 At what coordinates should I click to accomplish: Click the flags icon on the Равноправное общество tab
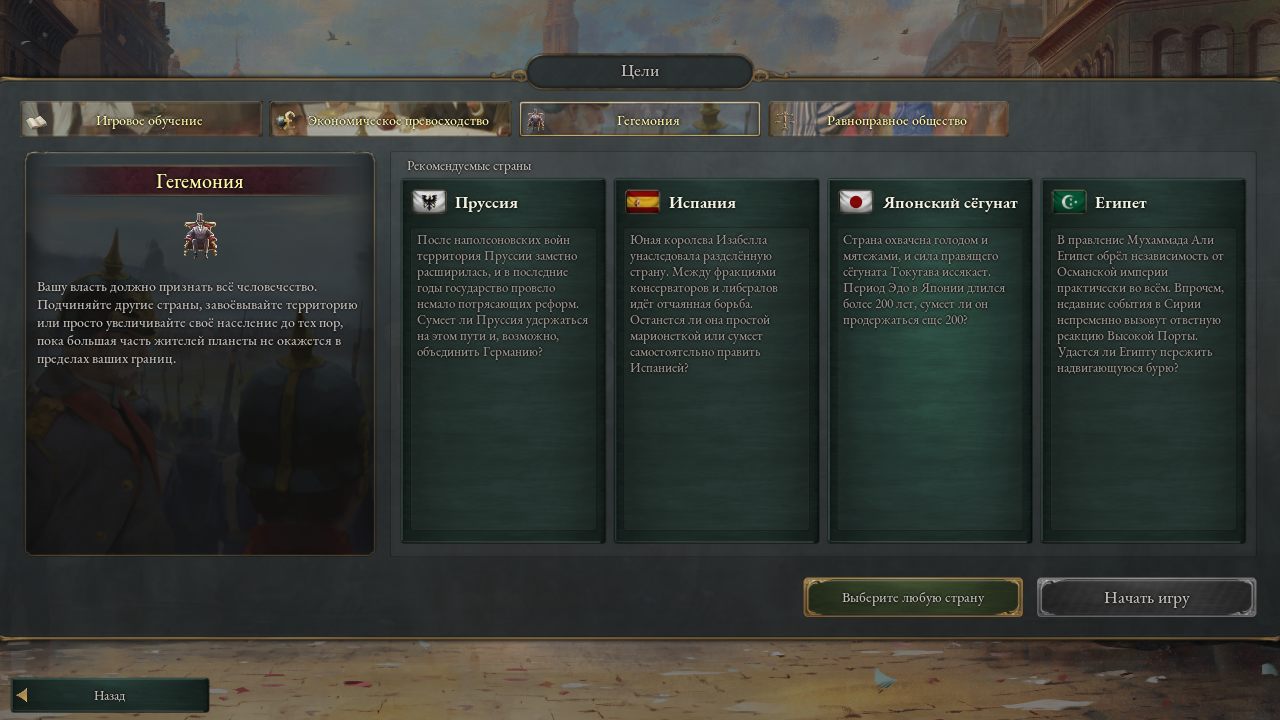tap(784, 118)
